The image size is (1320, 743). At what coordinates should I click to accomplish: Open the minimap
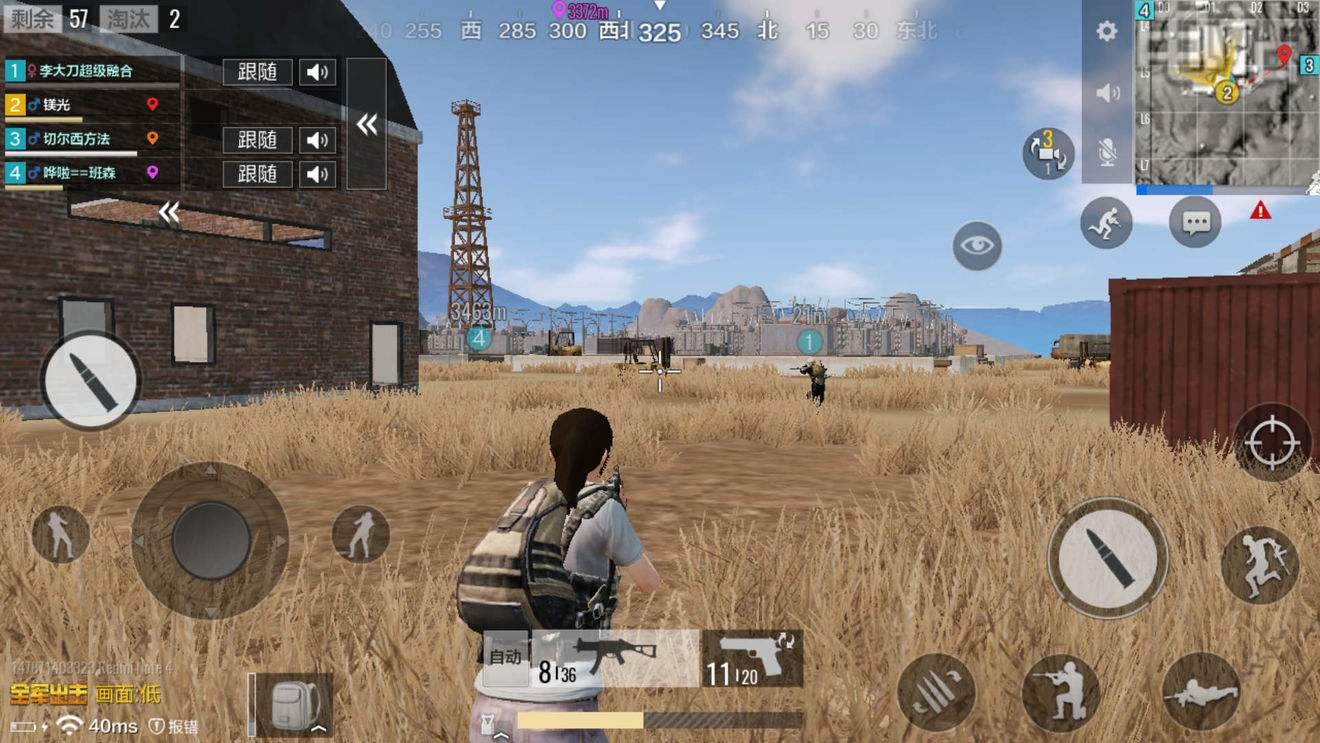pos(1226,92)
